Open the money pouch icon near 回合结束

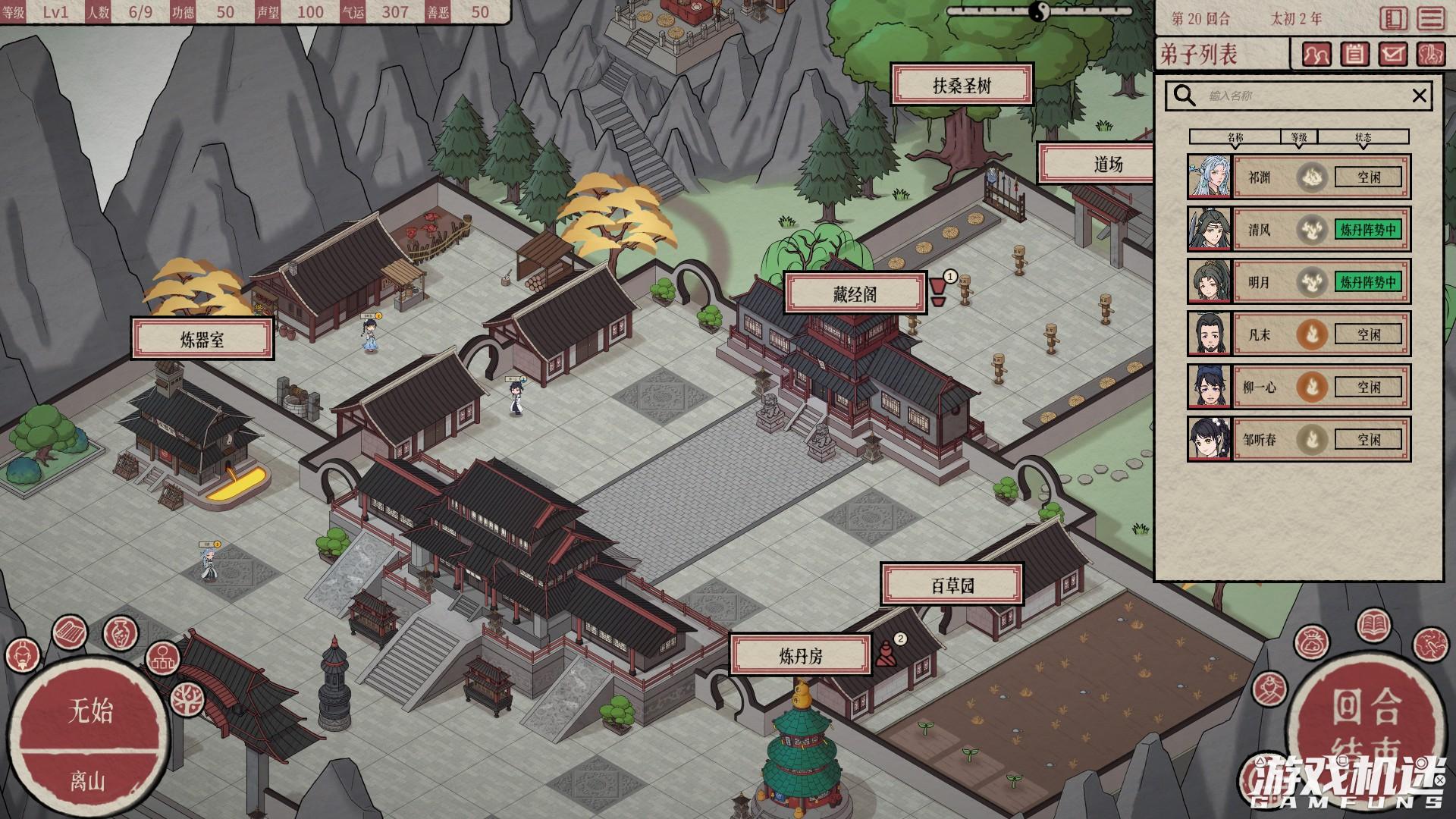click(1310, 643)
